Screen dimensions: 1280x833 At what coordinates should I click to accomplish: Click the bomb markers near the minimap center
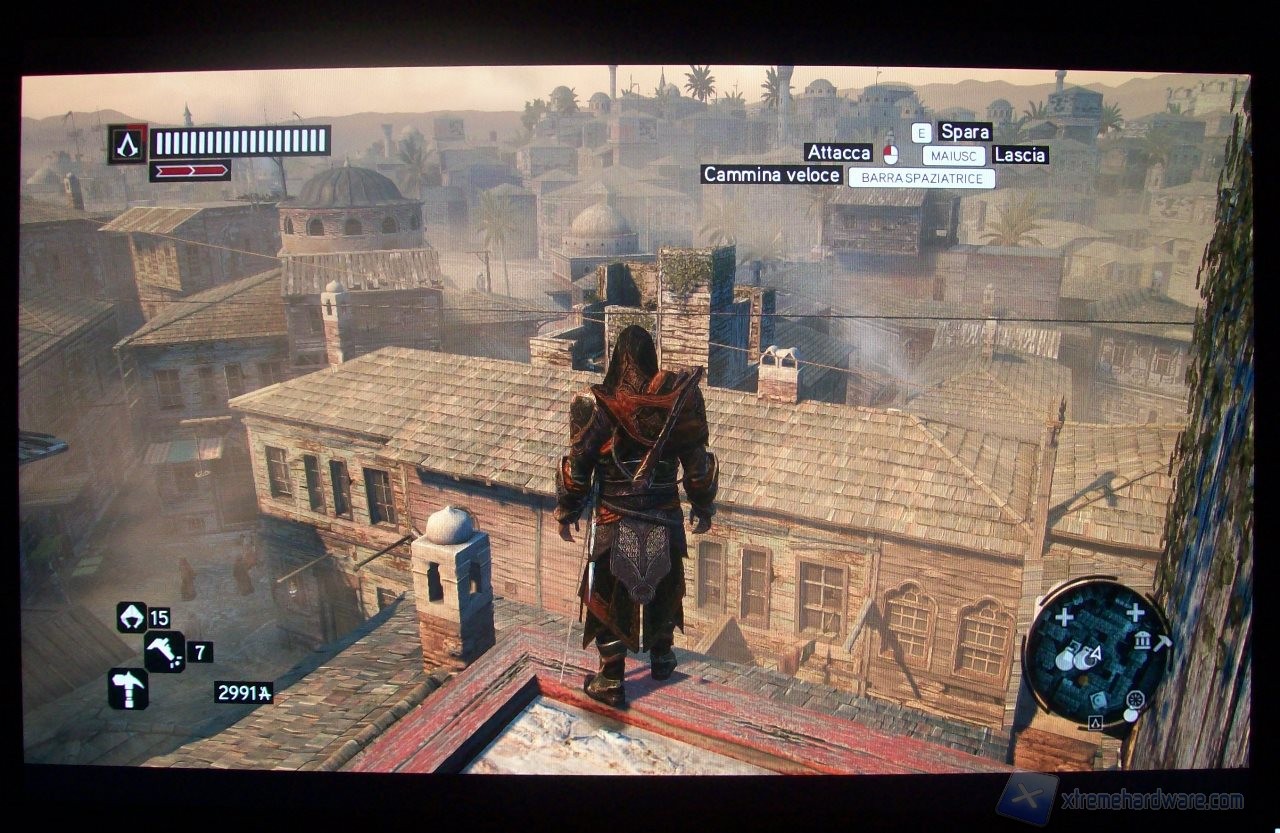tap(1076, 660)
